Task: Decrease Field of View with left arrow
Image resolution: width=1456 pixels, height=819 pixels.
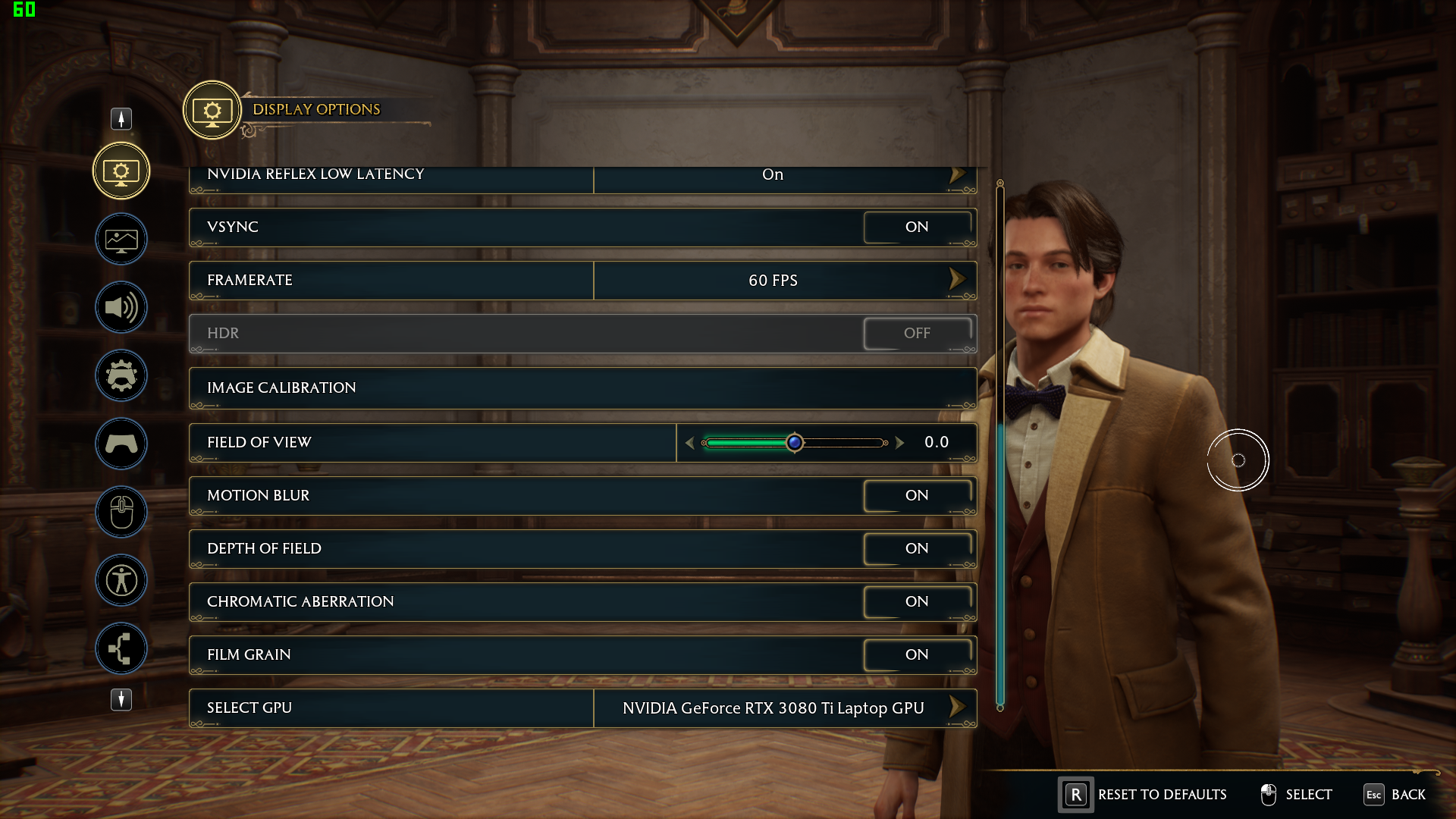Action: [x=689, y=443]
